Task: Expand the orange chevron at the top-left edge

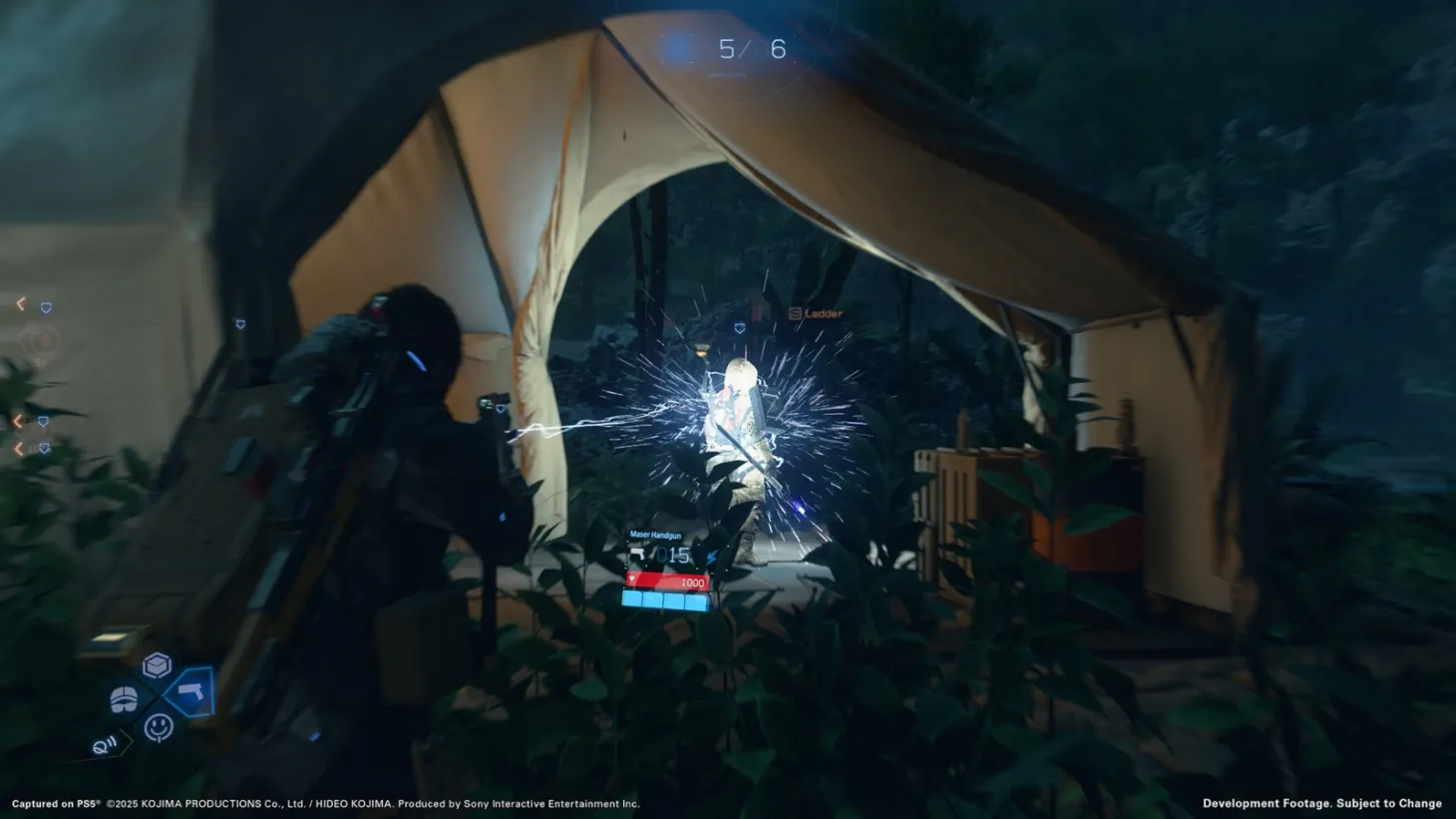Action: [x=20, y=303]
